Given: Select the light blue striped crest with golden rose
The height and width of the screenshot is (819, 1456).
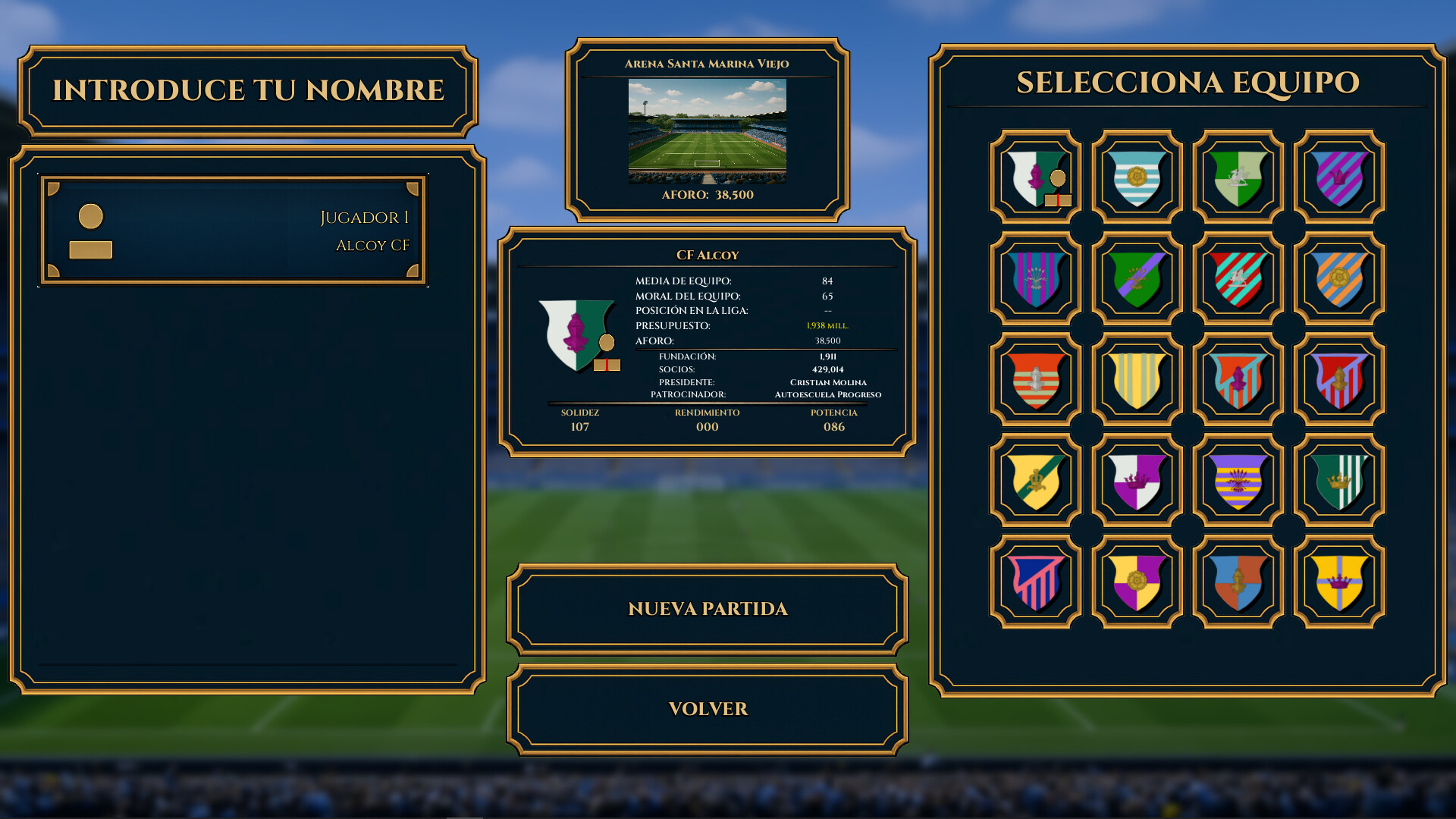Looking at the screenshot, I should (1135, 176).
